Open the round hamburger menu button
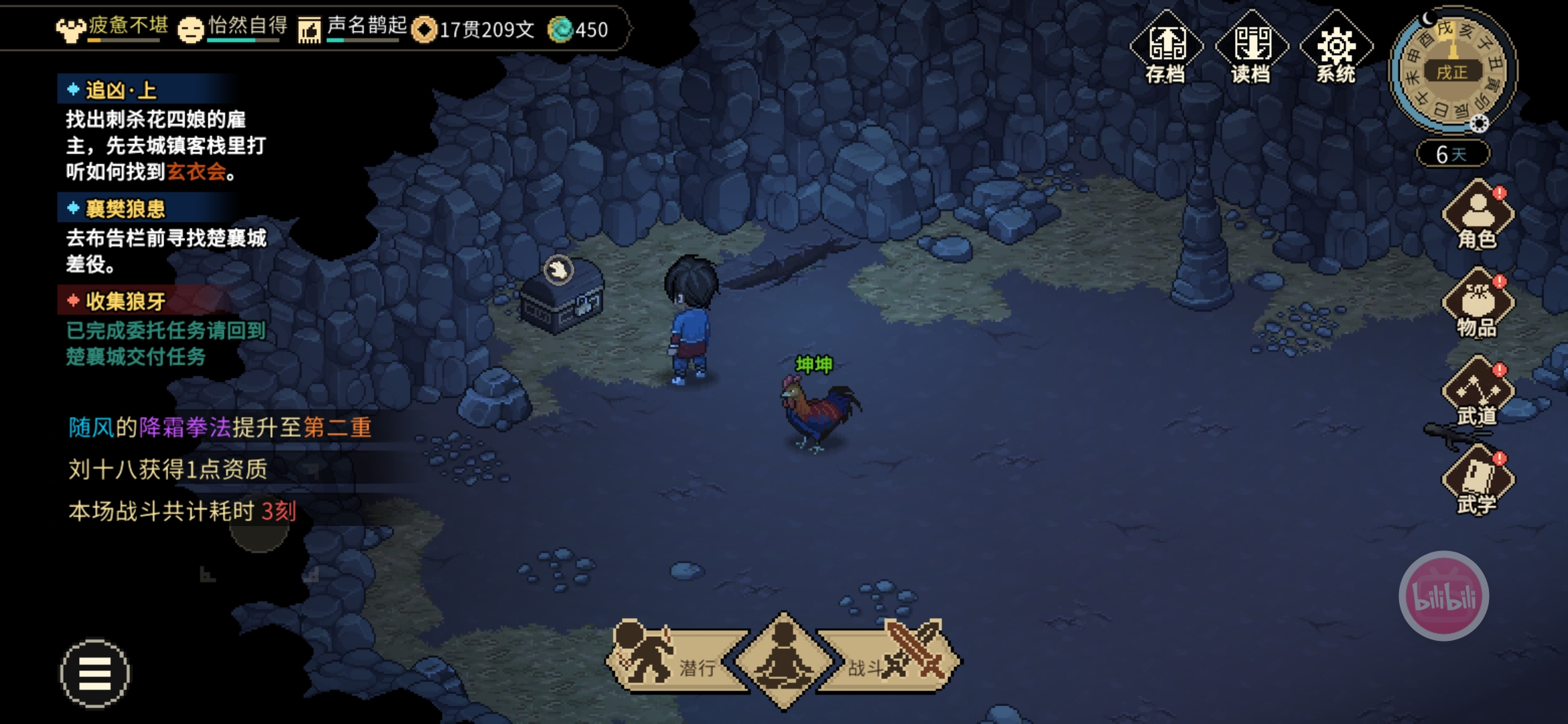Viewport: 1568px width, 724px height. point(95,673)
